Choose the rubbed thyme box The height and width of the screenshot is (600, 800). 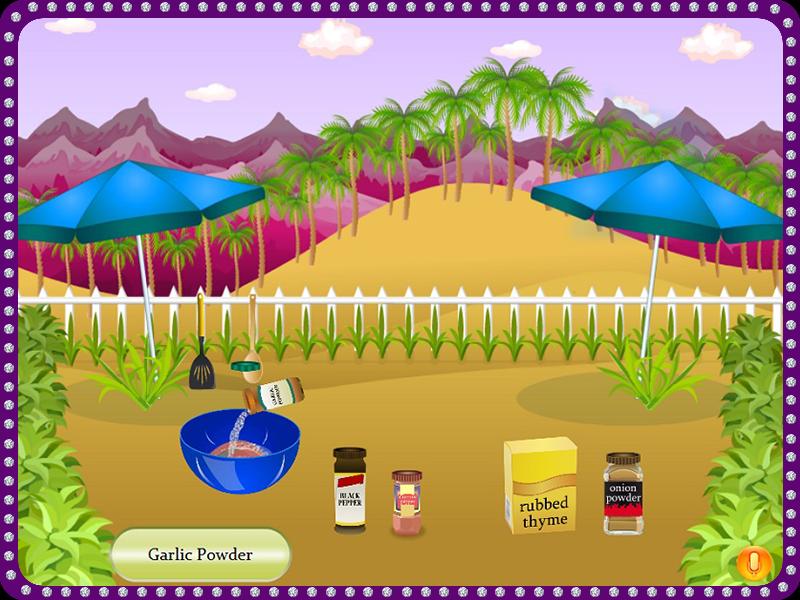541,485
